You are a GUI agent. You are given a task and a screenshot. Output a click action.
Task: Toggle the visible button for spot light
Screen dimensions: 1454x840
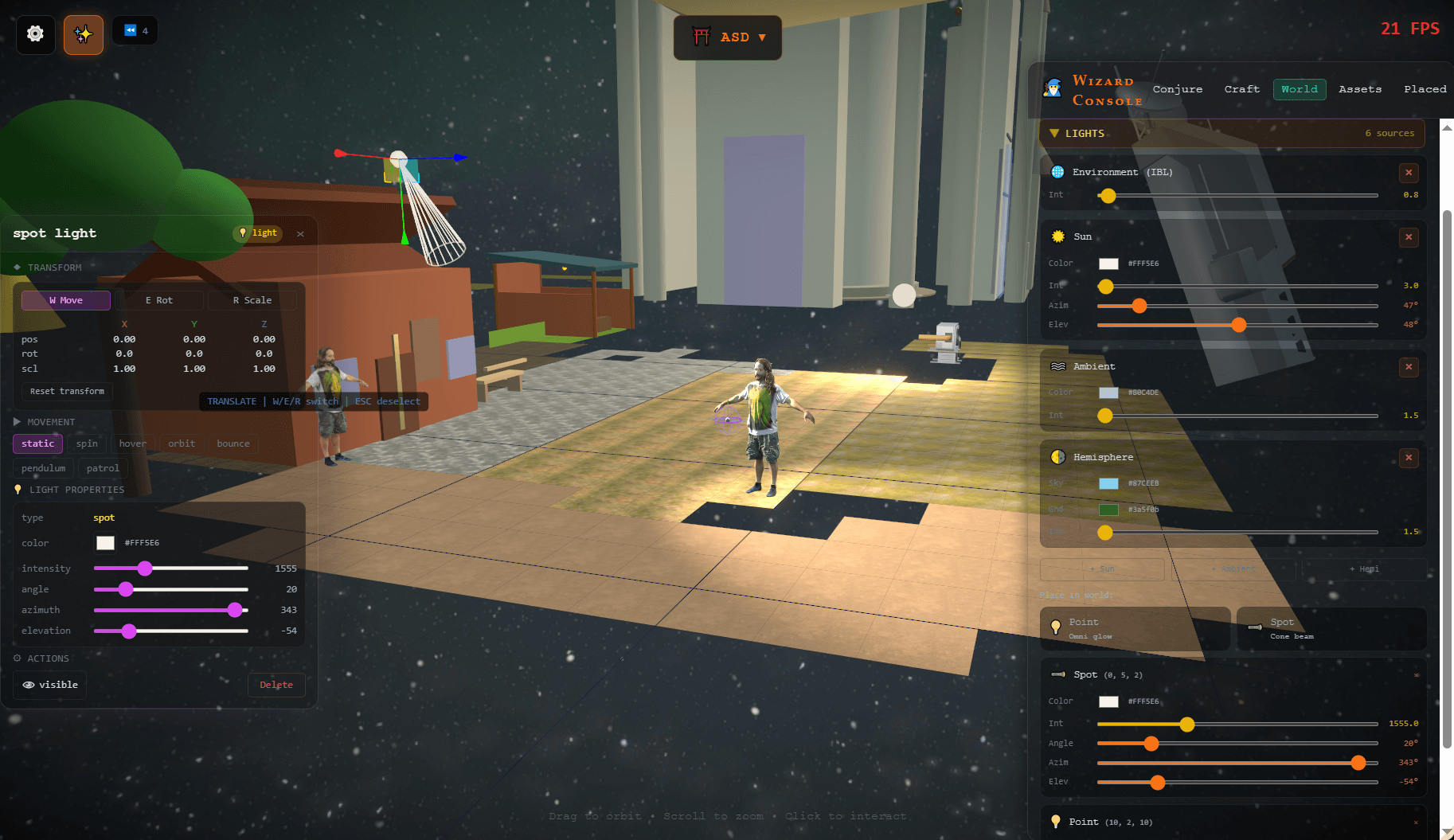tap(50, 685)
